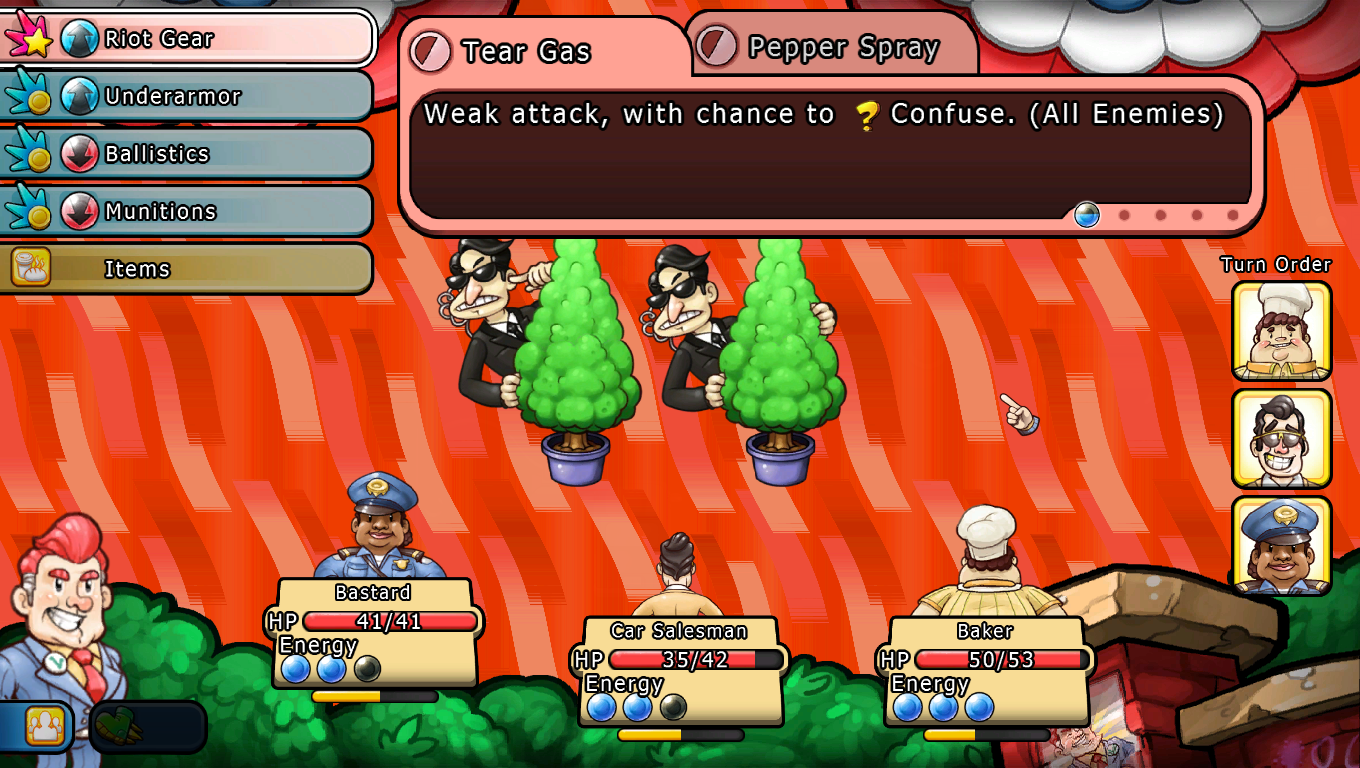Click the Car Salesman portrait in Turn Order

tap(1281, 438)
